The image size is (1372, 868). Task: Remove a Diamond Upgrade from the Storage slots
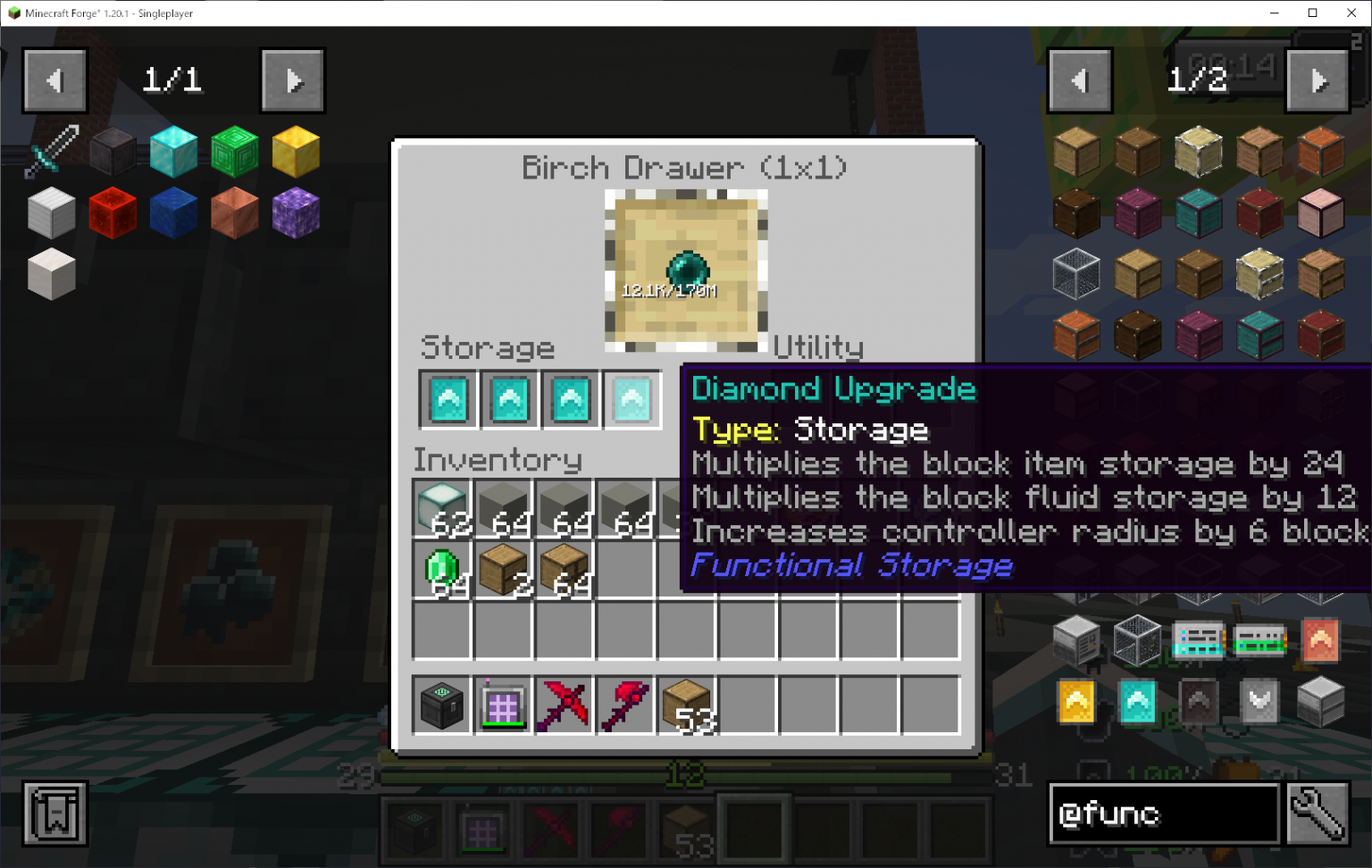[448, 398]
